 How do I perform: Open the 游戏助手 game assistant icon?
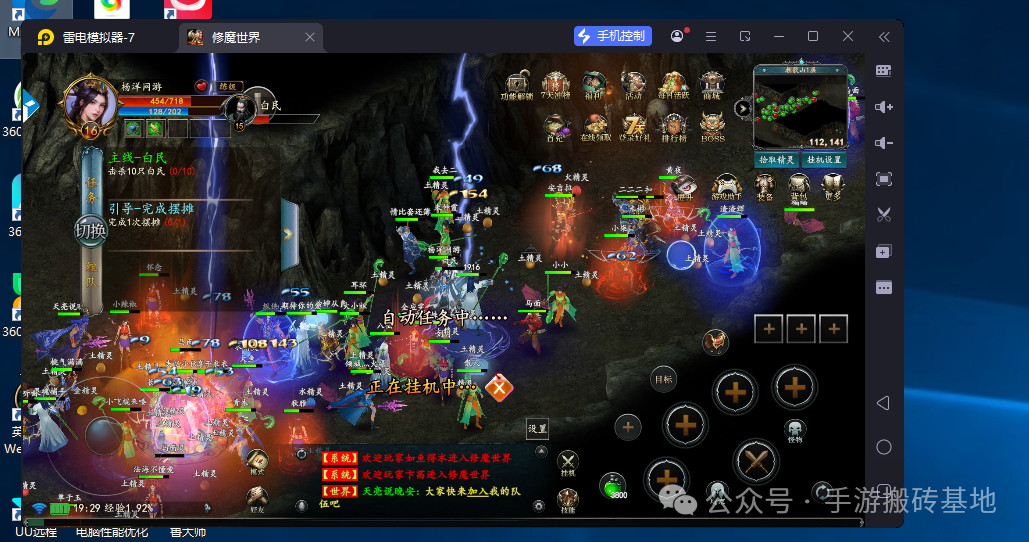727,187
